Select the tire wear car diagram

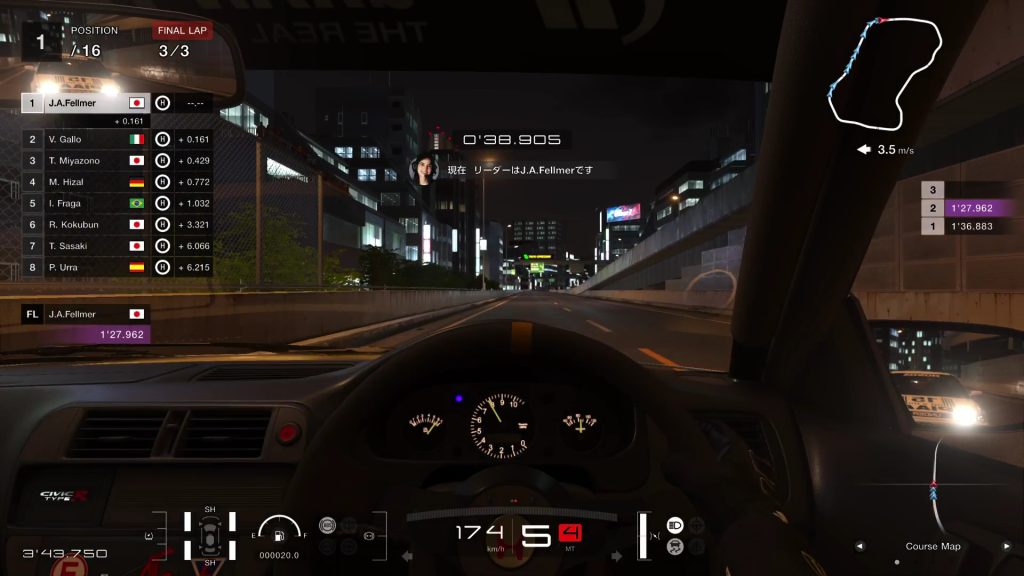pos(210,535)
